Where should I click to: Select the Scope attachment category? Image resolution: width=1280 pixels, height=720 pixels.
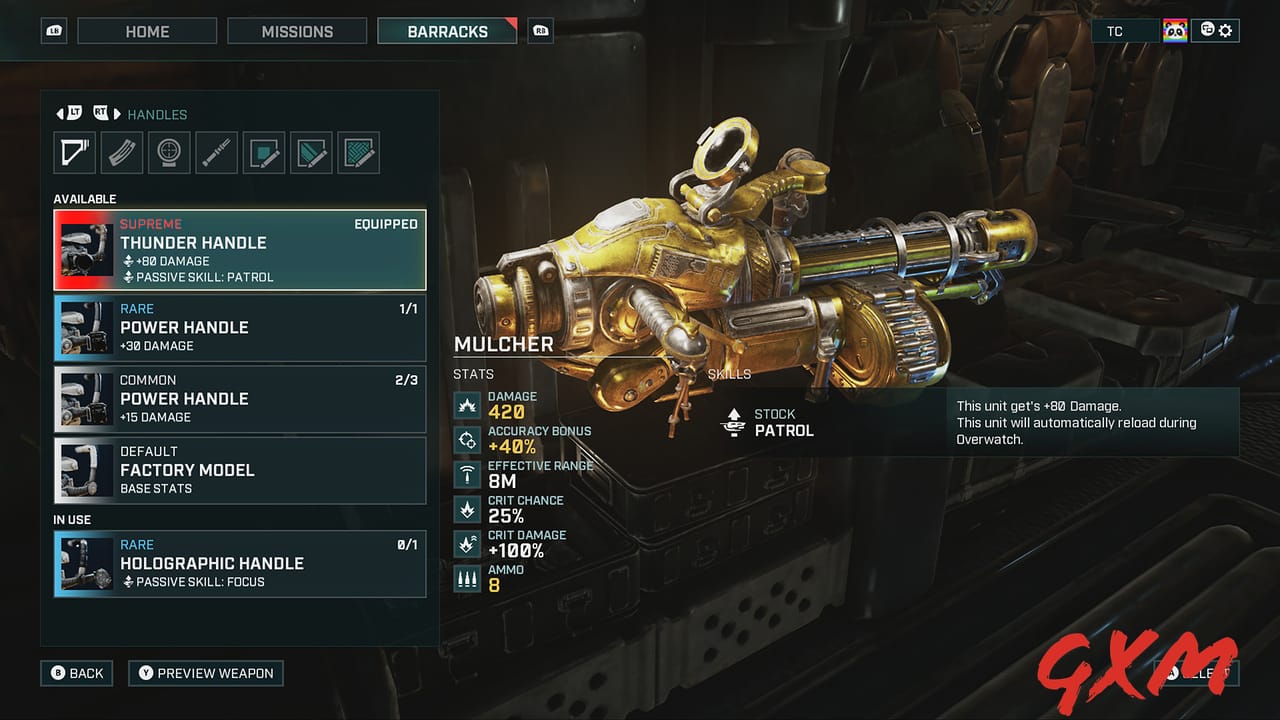pos(169,152)
